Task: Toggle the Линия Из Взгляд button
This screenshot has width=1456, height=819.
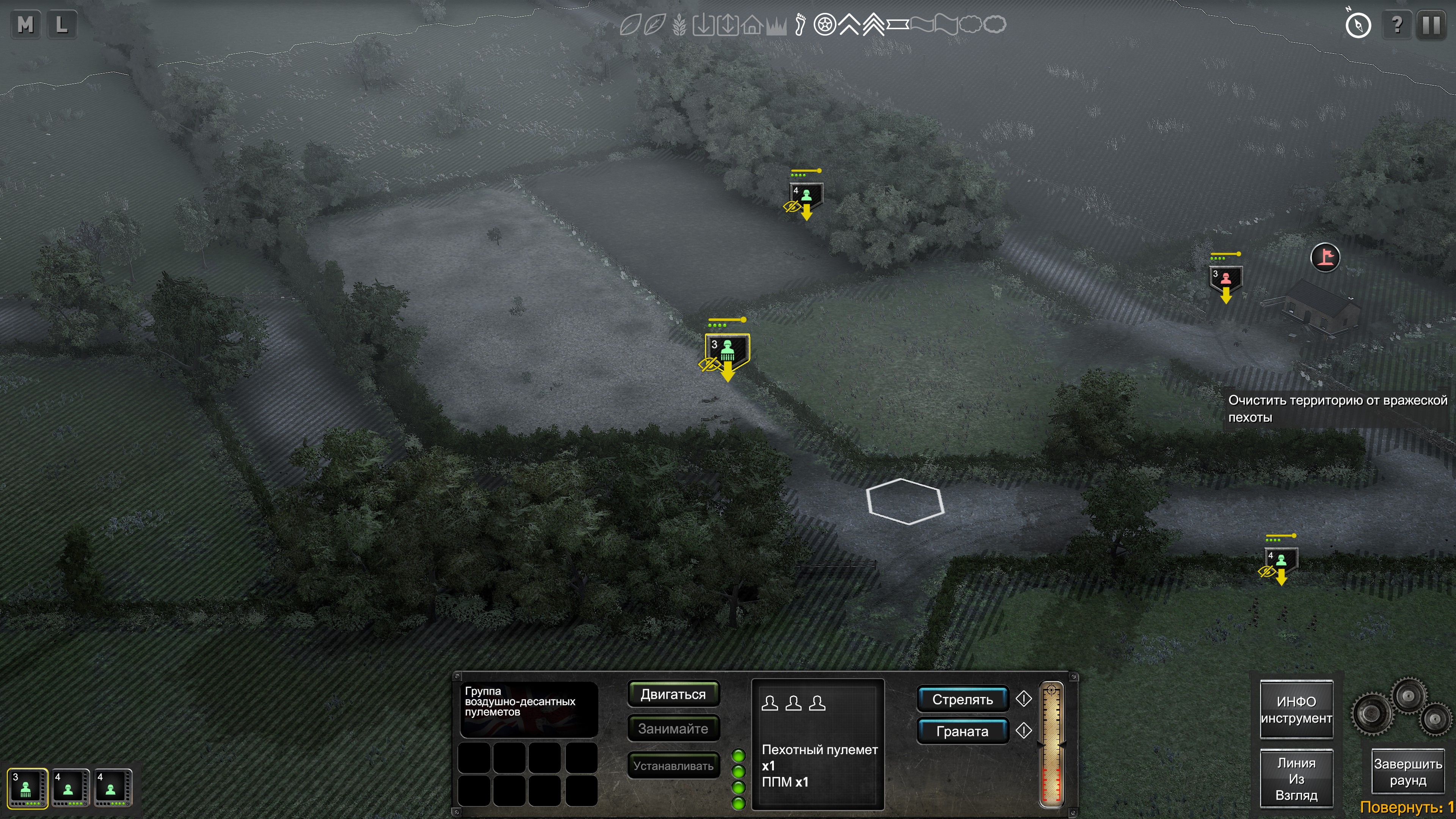Action: 1296,779
